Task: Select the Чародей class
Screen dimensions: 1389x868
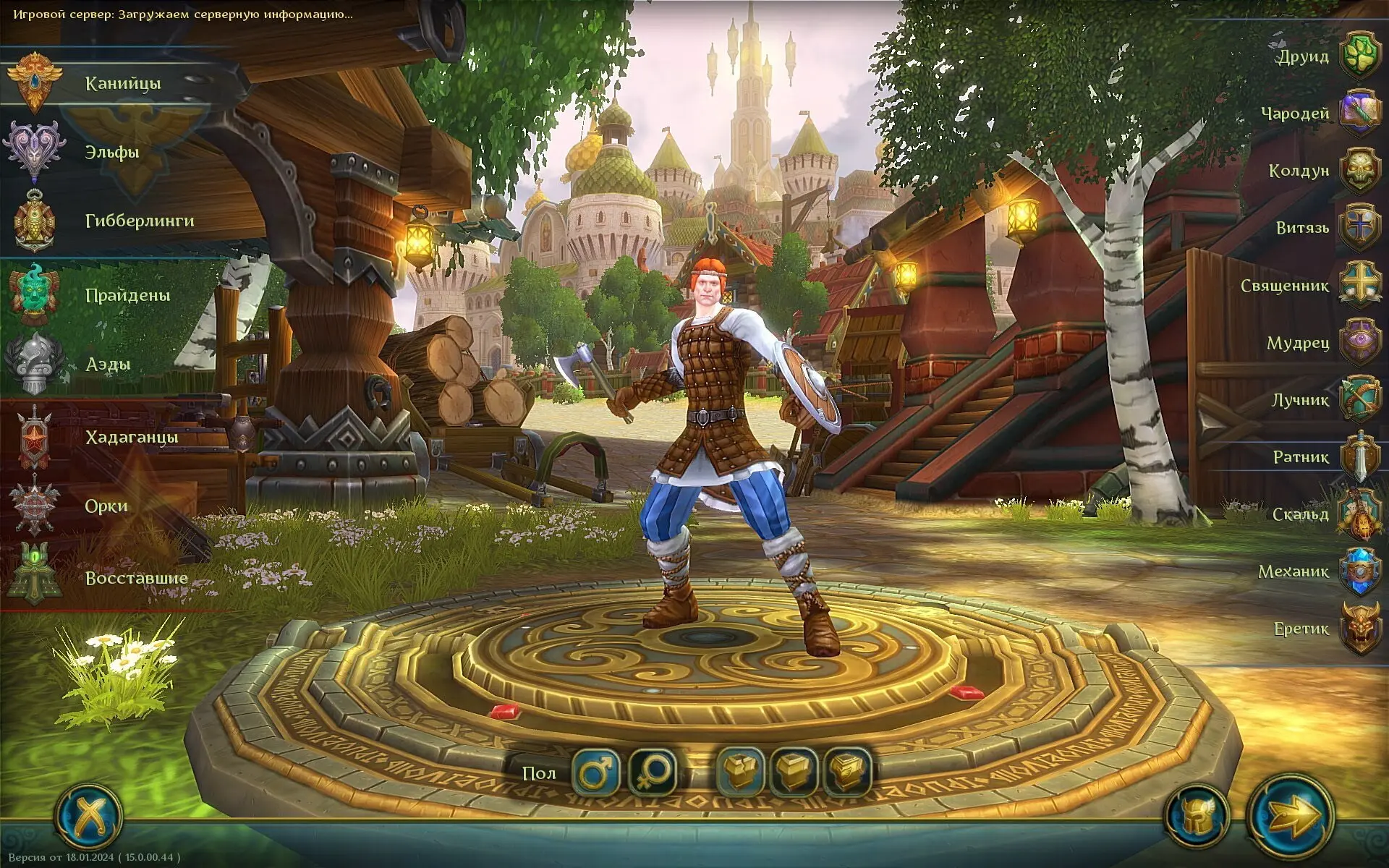Action: click(x=1359, y=113)
